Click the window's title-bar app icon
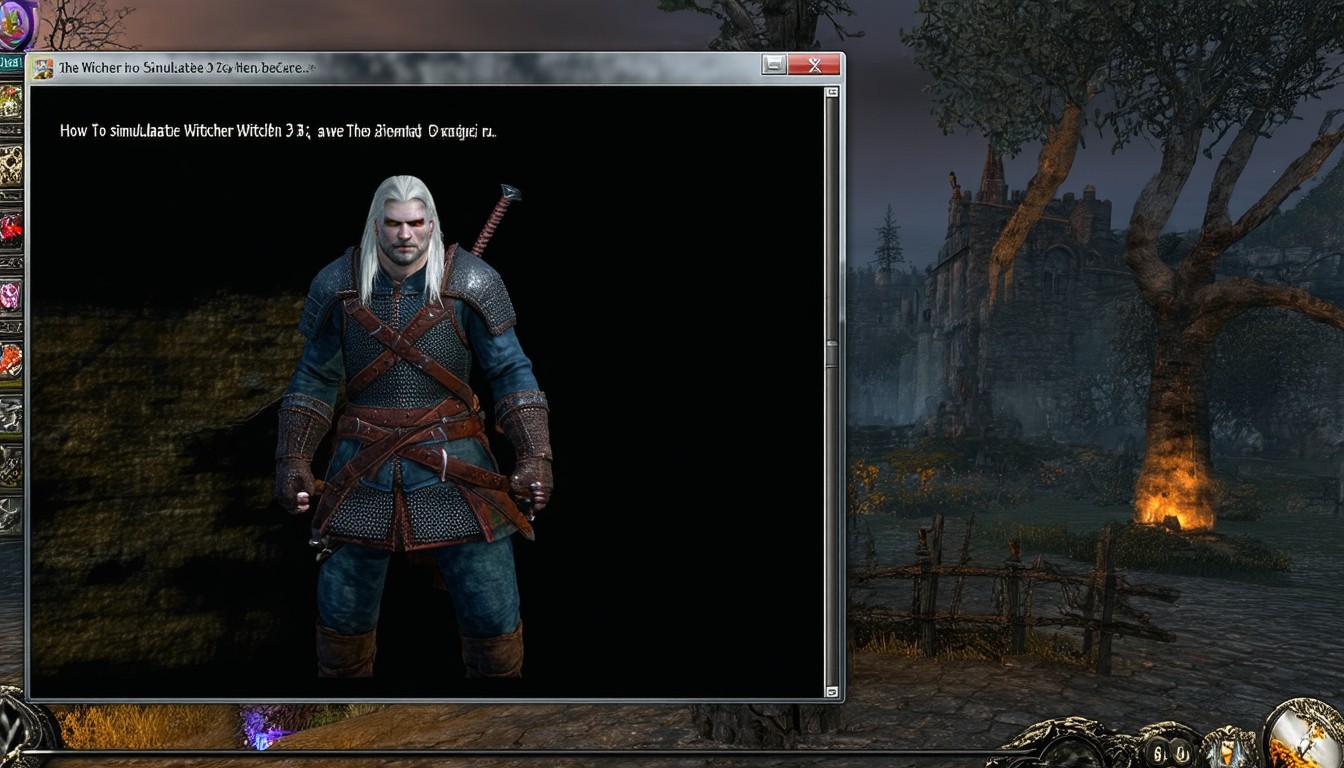 tap(43, 68)
